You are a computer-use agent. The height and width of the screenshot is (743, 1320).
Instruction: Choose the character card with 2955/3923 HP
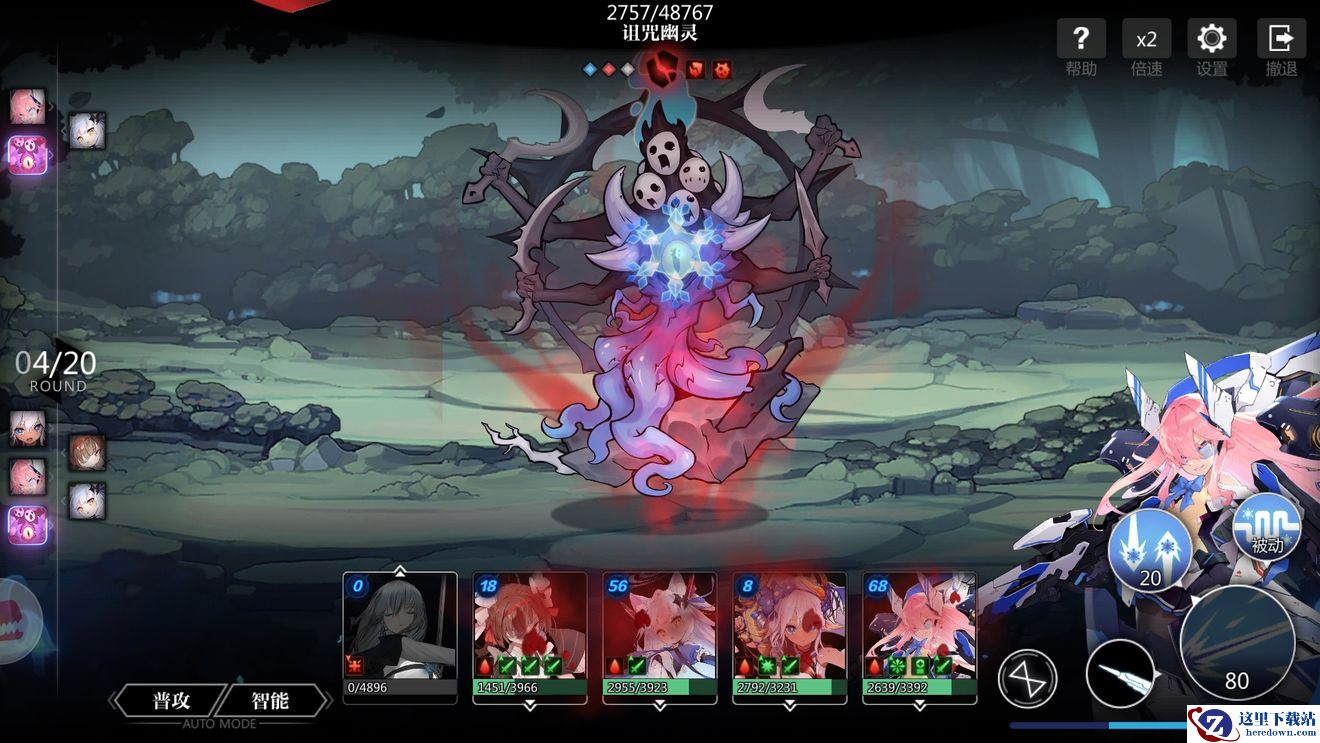click(660, 635)
